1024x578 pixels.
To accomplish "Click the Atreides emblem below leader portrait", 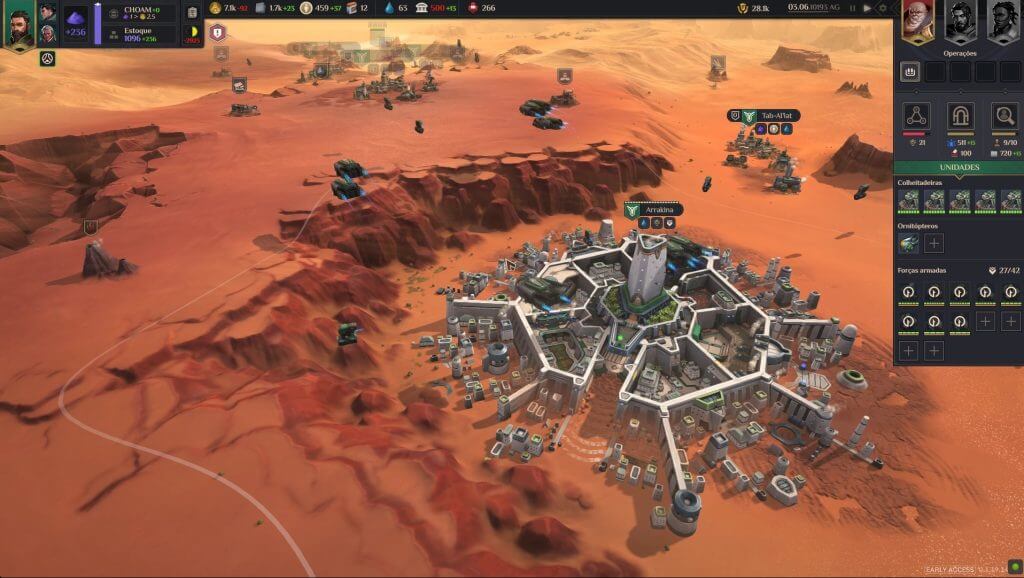I will pyautogui.click(x=47, y=59).
